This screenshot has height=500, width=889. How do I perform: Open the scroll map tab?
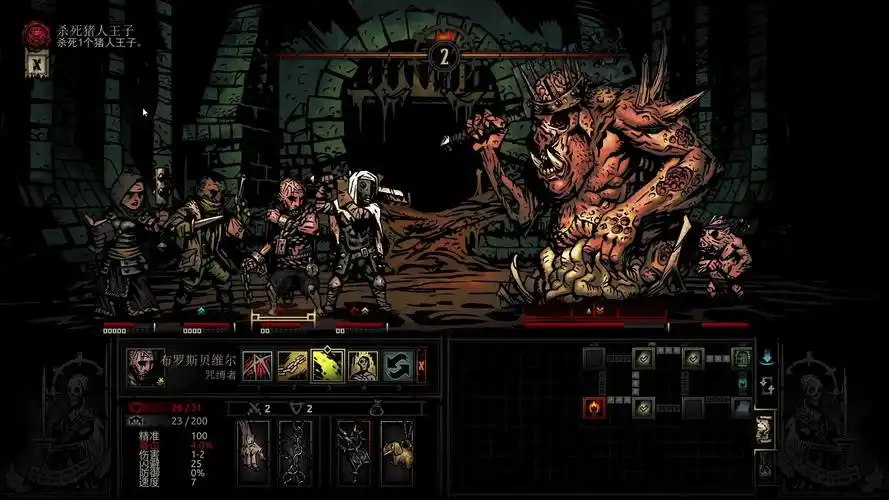pyautogui.click(x=765, y=428)
